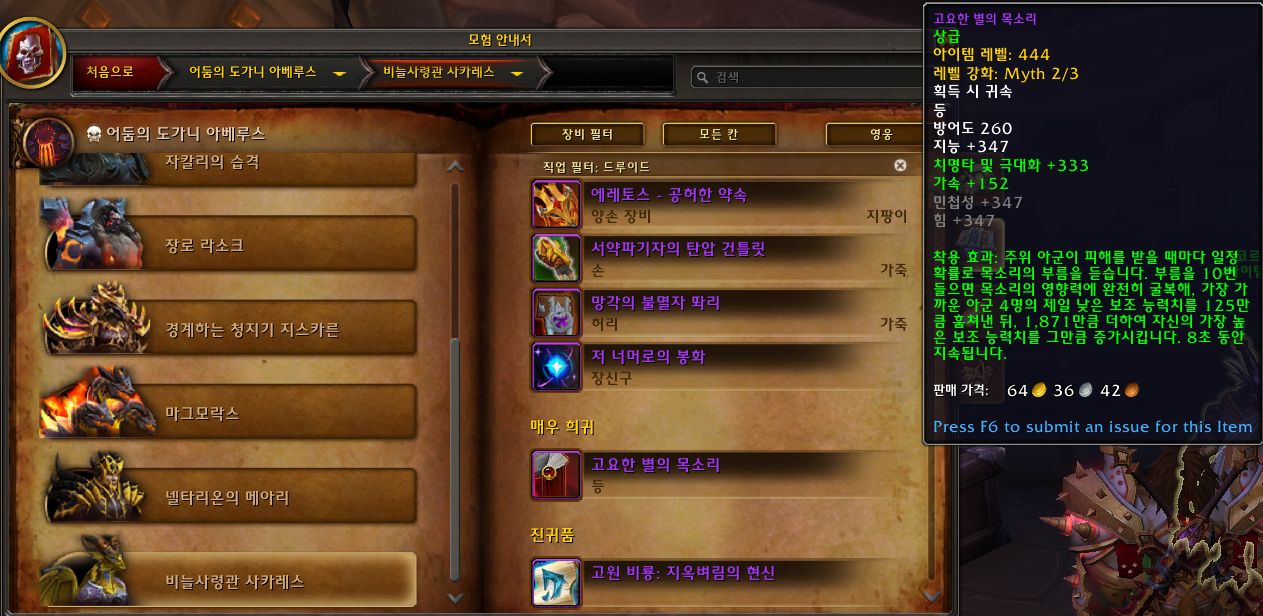Click the 검색 search box

800,77
